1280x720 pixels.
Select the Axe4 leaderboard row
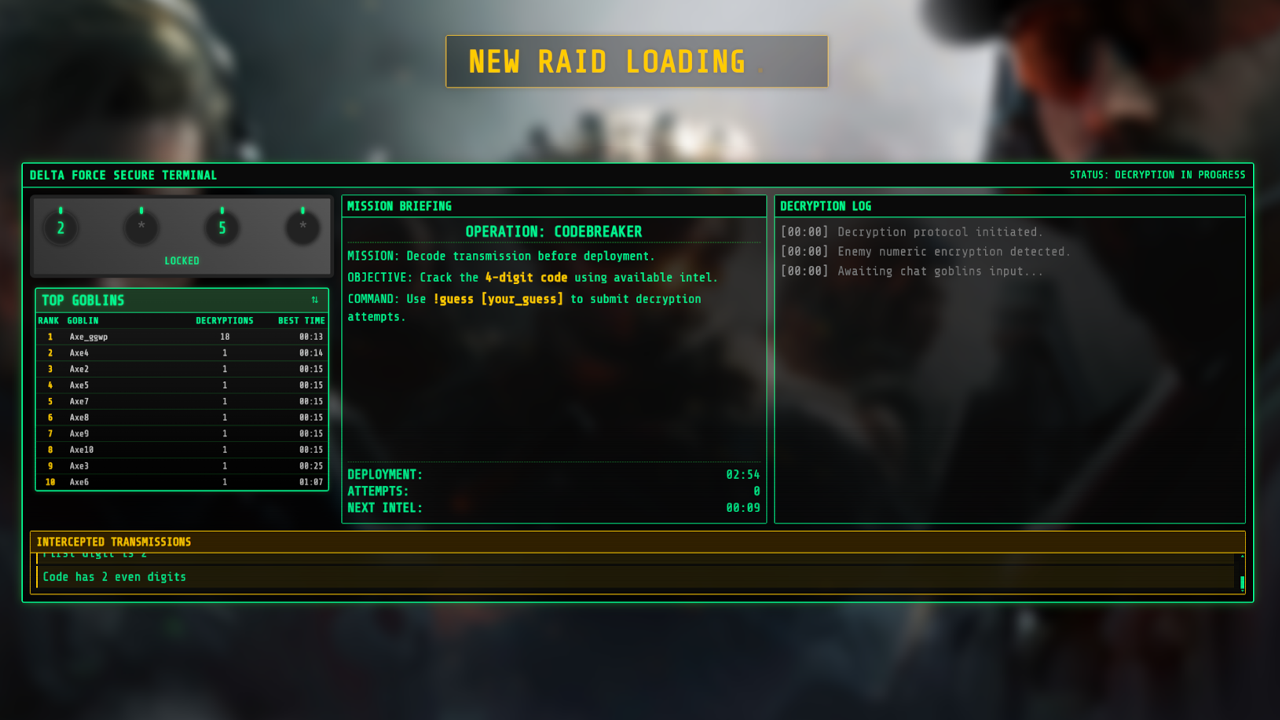pos(182,353)
